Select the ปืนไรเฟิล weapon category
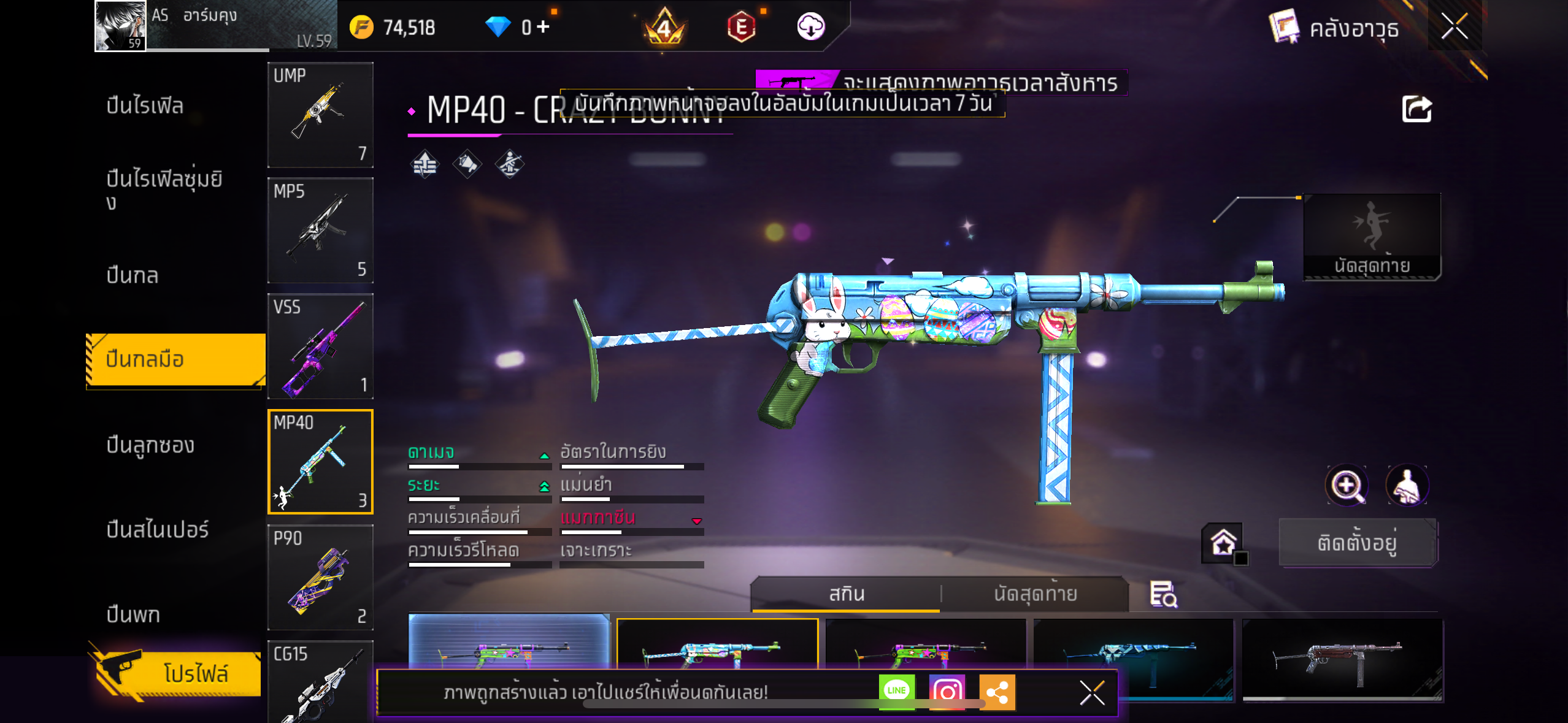The image size is (1568, 723). point(145,105)
